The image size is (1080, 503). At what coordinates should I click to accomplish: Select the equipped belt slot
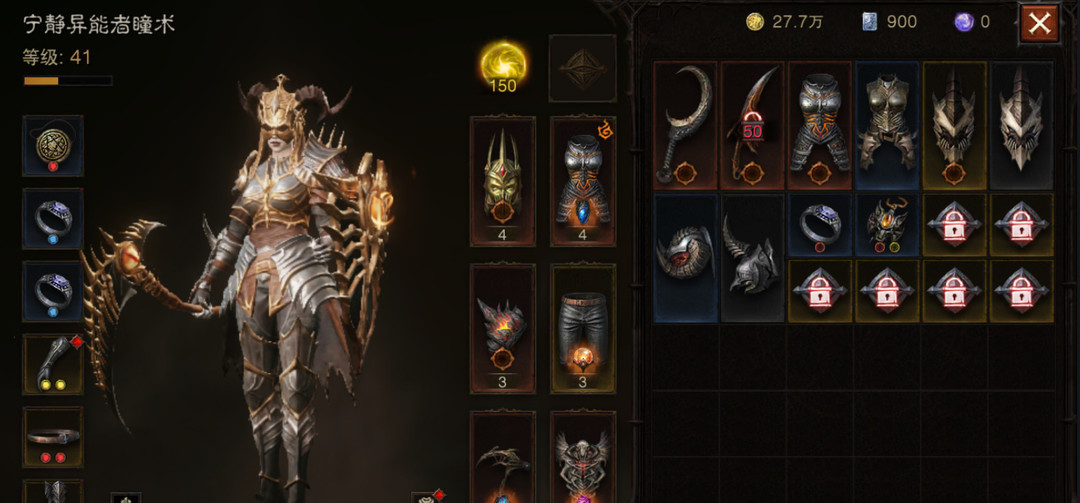(53, 437)
